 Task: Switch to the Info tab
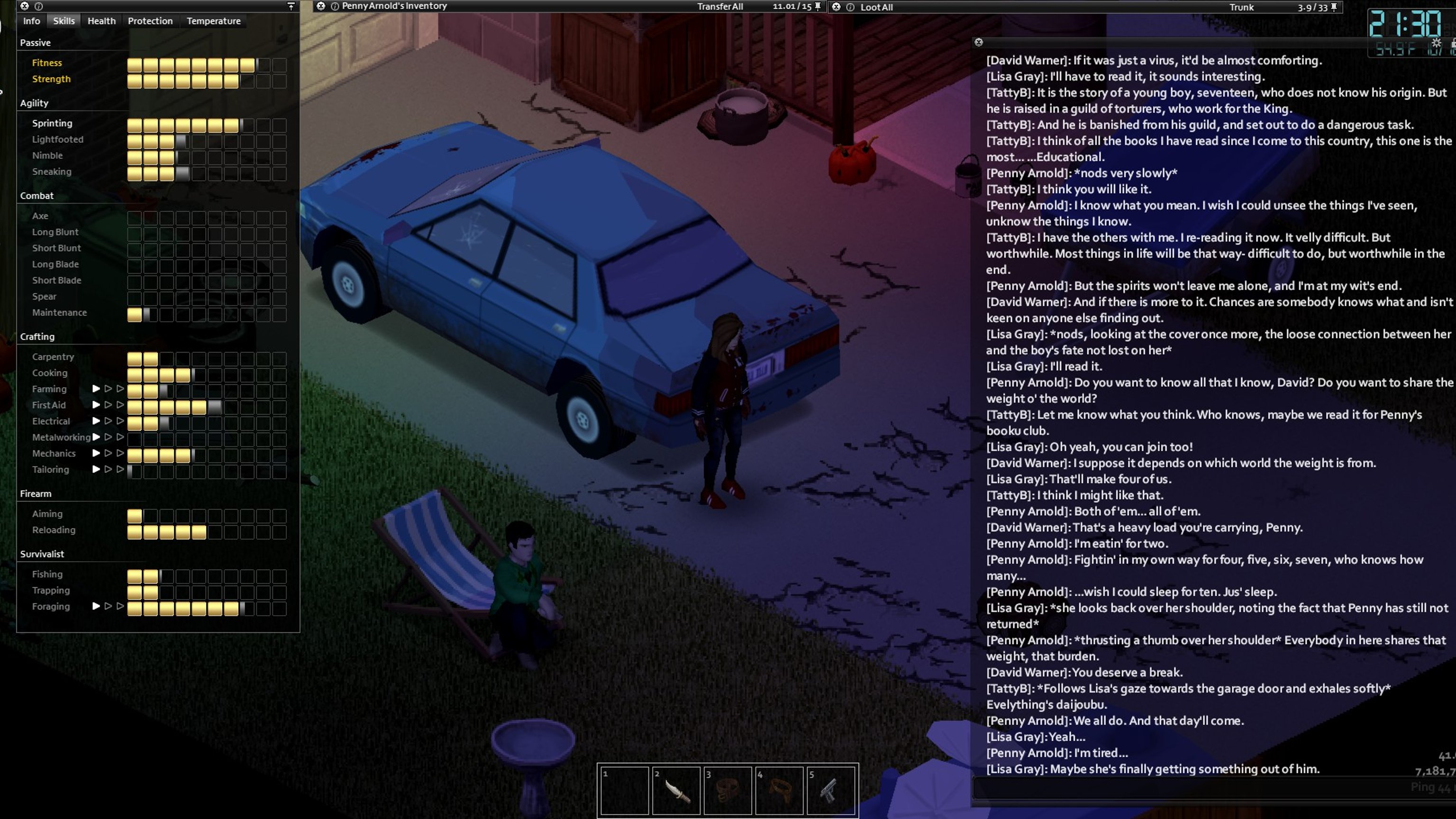32,21
